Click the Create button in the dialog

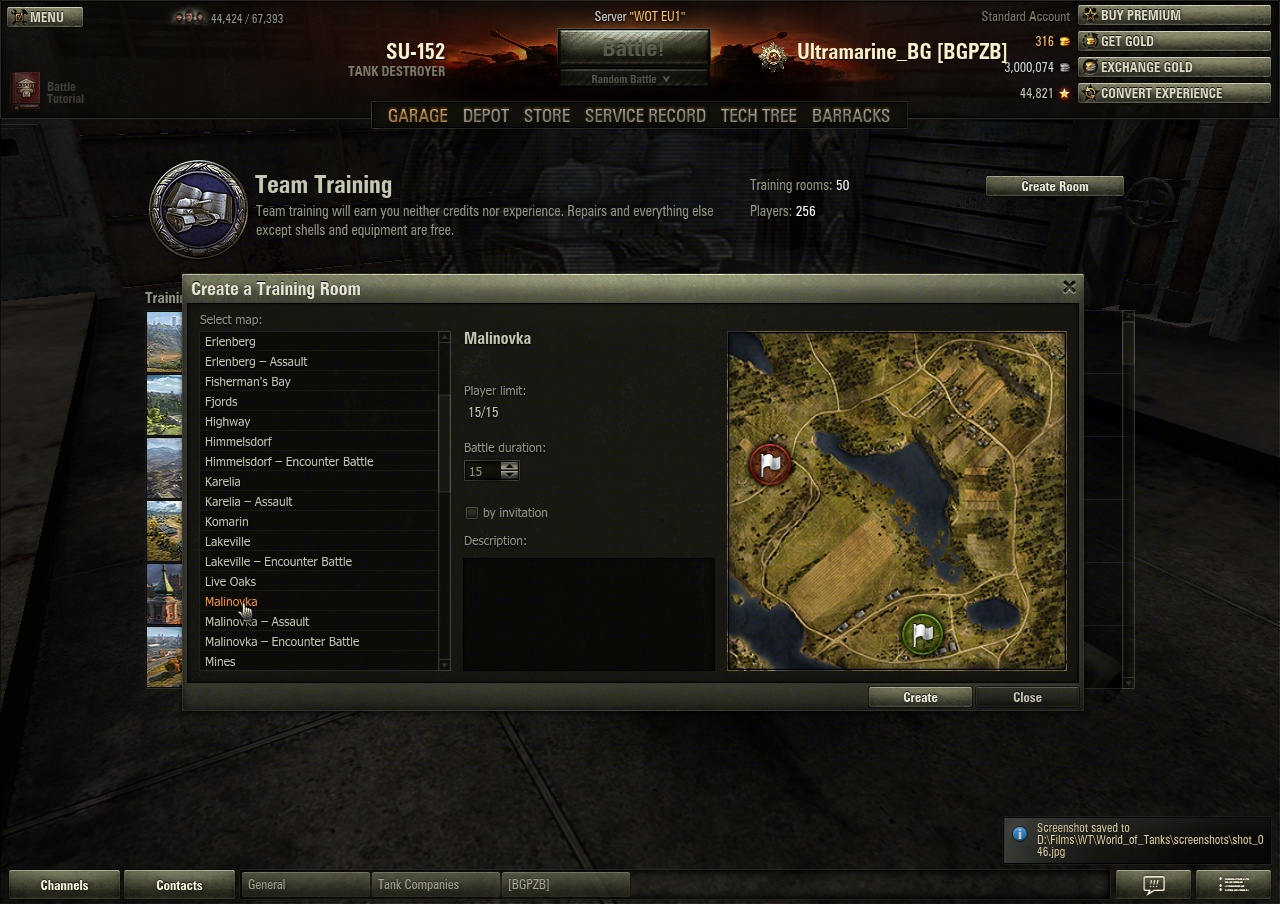[x=920, y=697]
